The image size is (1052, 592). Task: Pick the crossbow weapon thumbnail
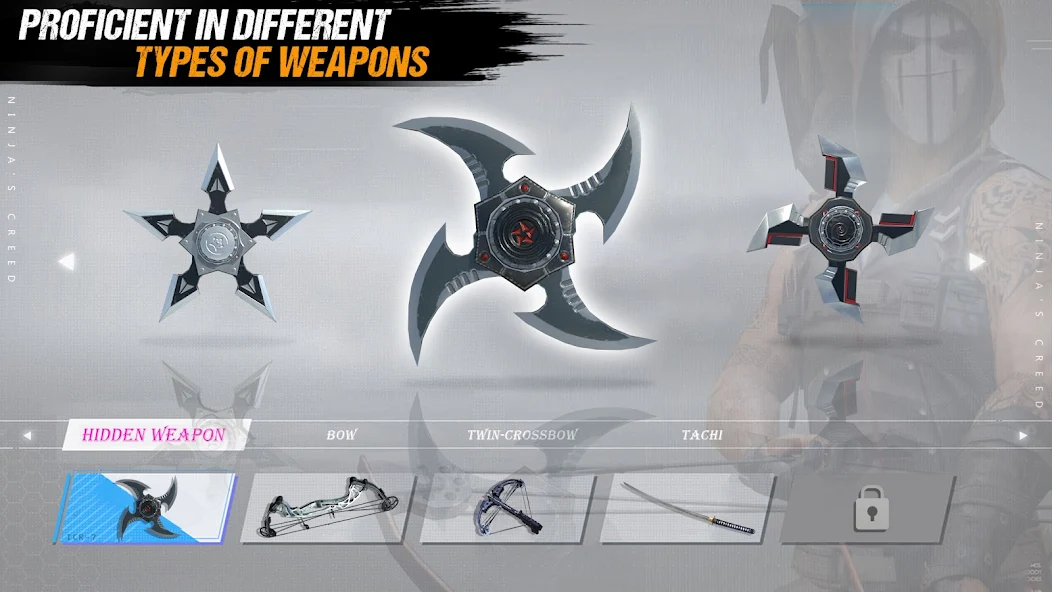click(x=506, y=508)
